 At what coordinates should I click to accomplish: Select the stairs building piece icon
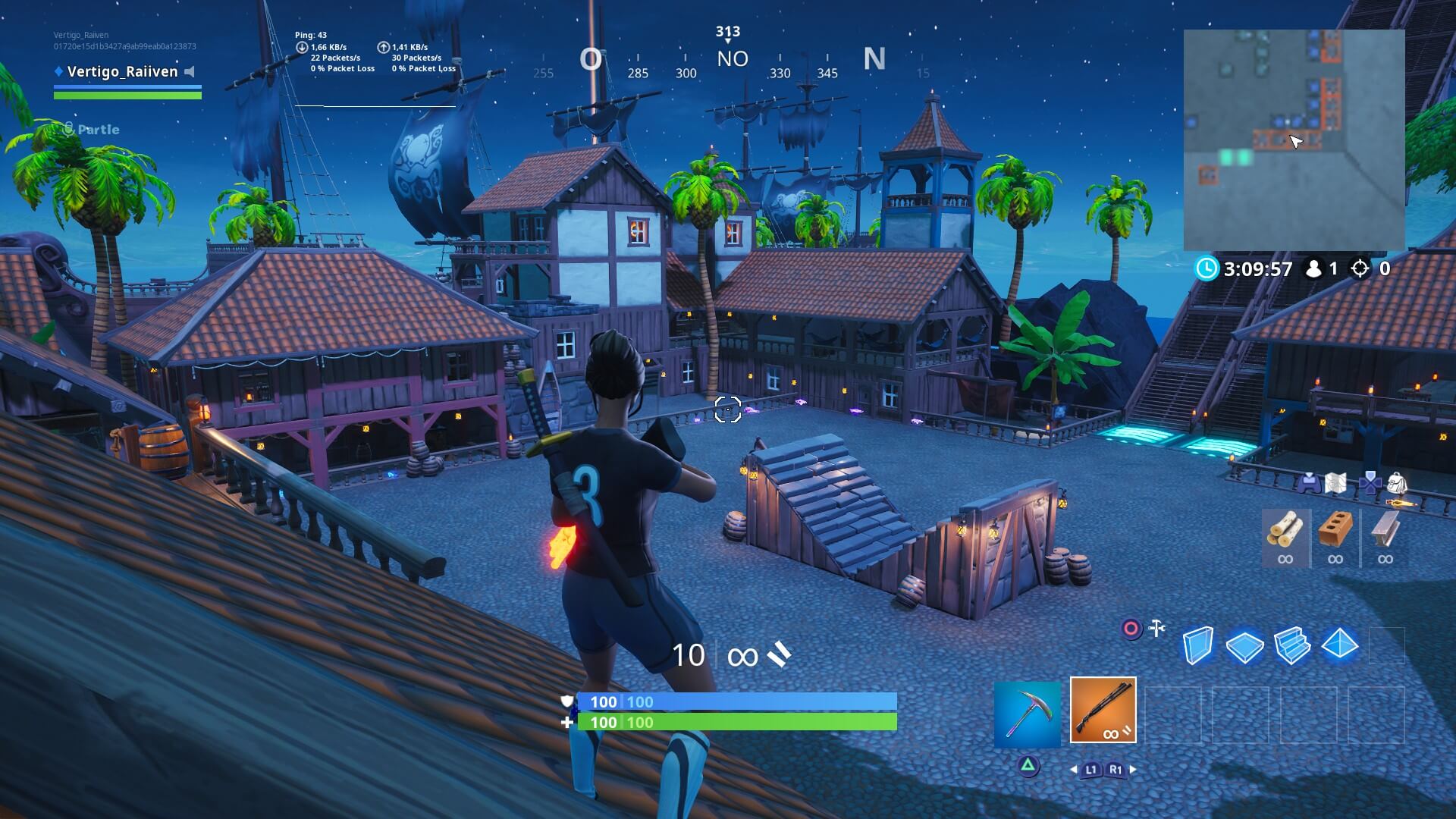click(x=1291, y=646)
